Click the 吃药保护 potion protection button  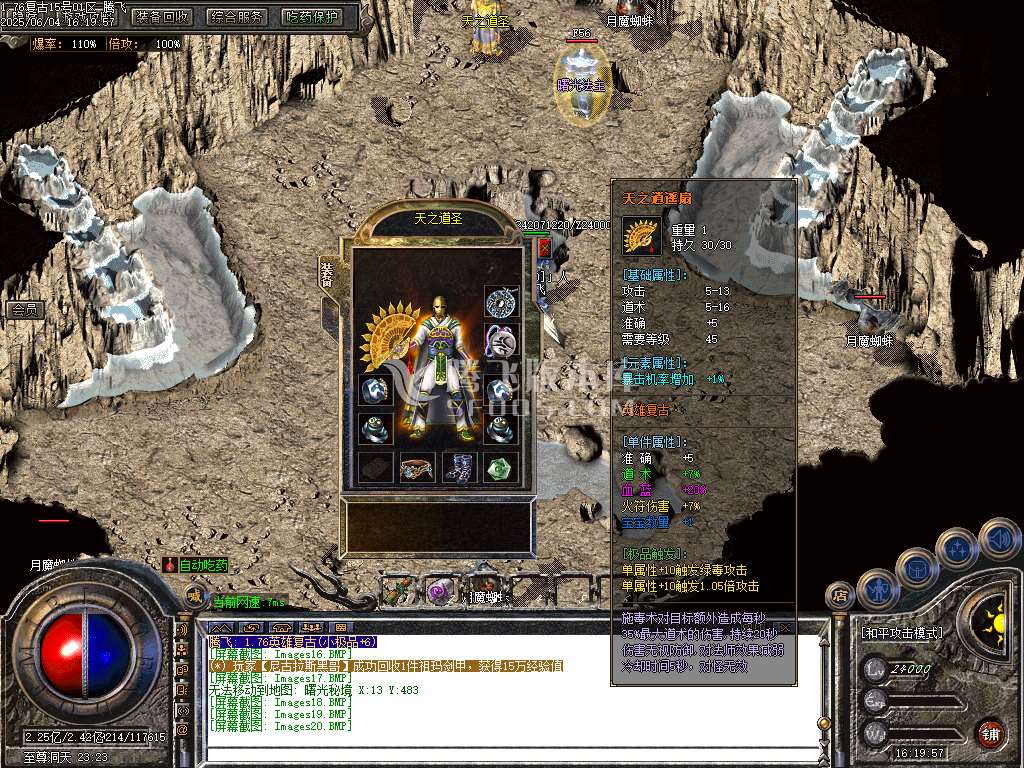311,17
